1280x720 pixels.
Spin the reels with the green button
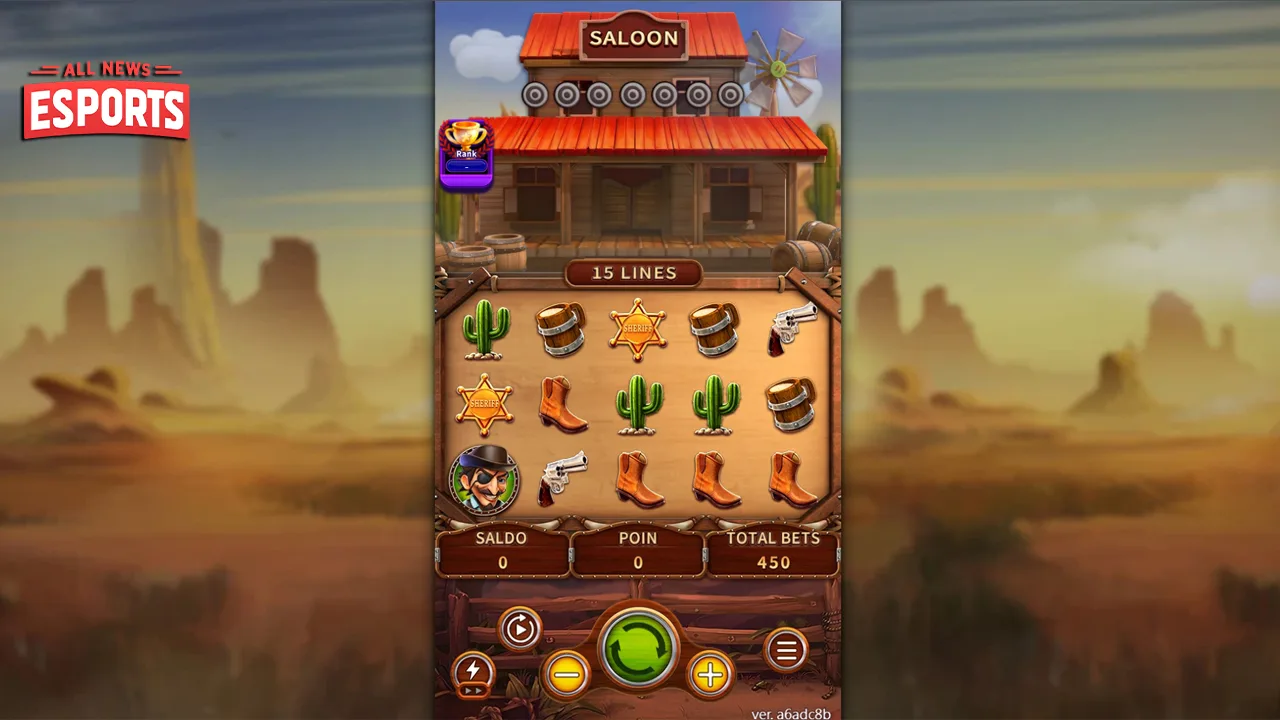639,648
